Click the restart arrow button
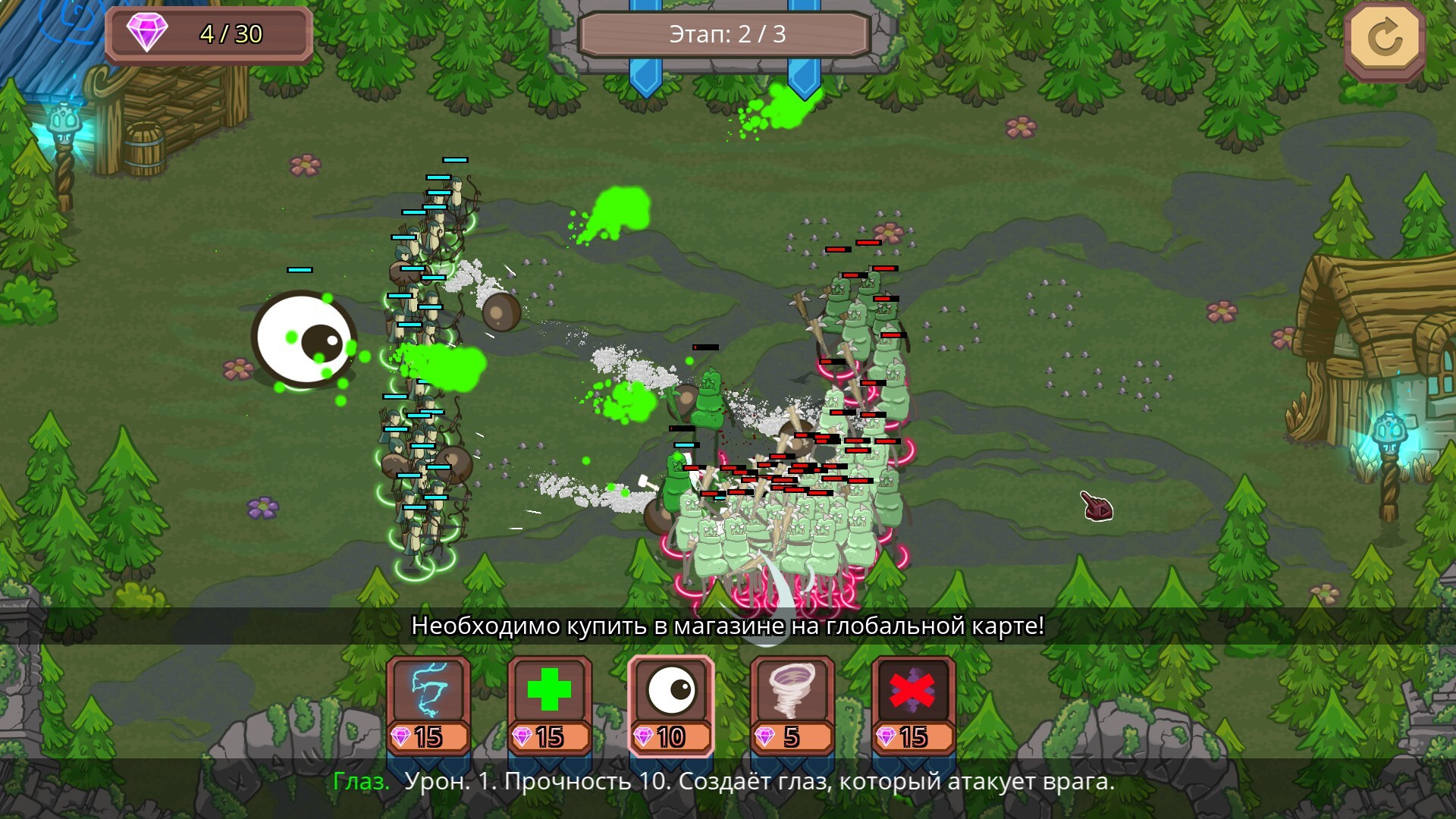This screenshot has width=1456, height=819. [x=1385, y=39]
